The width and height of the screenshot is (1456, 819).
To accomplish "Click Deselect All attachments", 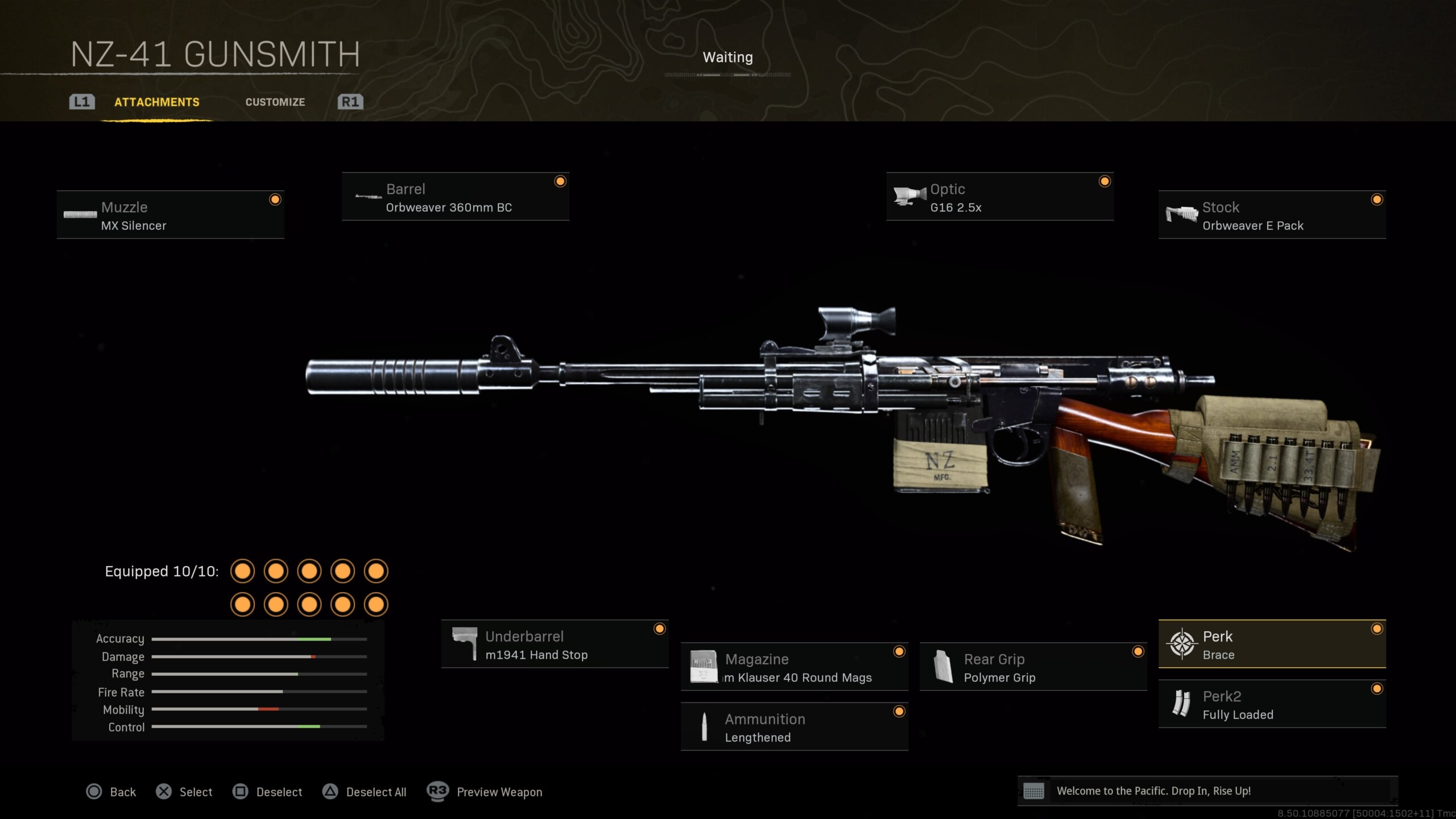I will pos(365,792).
